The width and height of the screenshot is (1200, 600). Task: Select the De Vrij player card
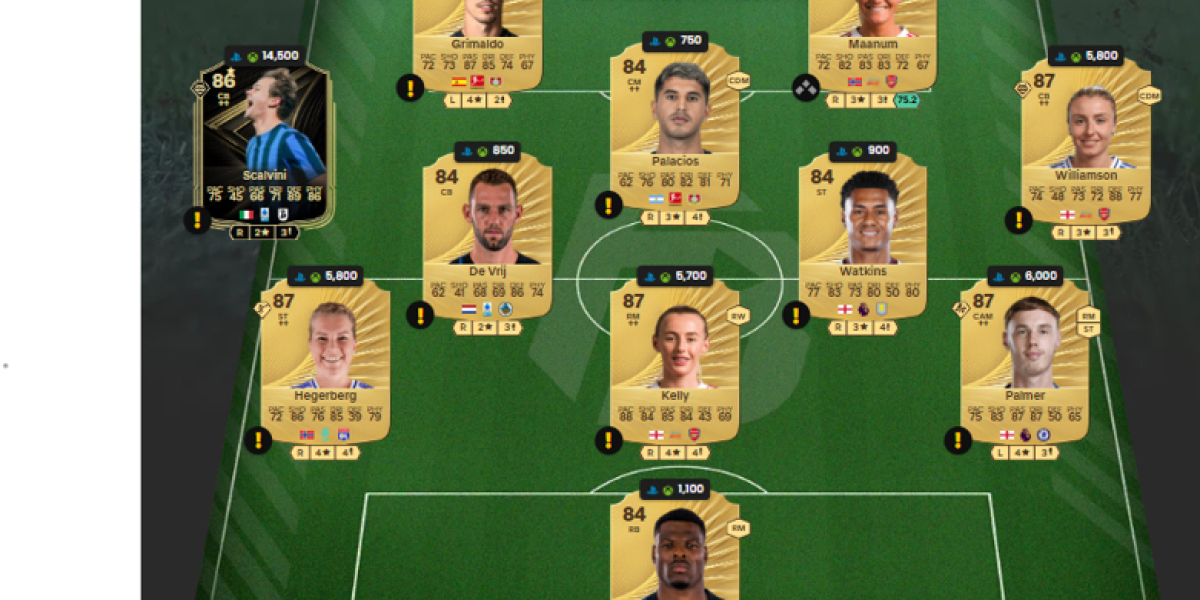pos(487,235)
